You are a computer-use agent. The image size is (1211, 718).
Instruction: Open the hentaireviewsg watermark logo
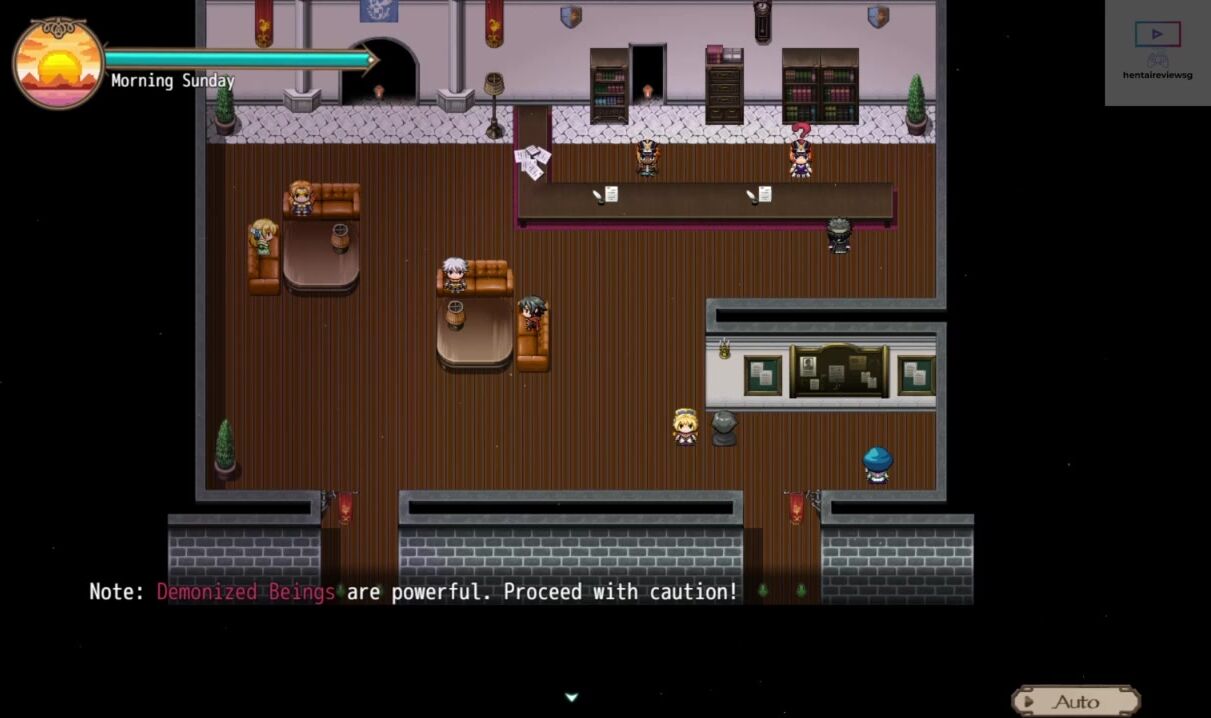click(1157, 51)
